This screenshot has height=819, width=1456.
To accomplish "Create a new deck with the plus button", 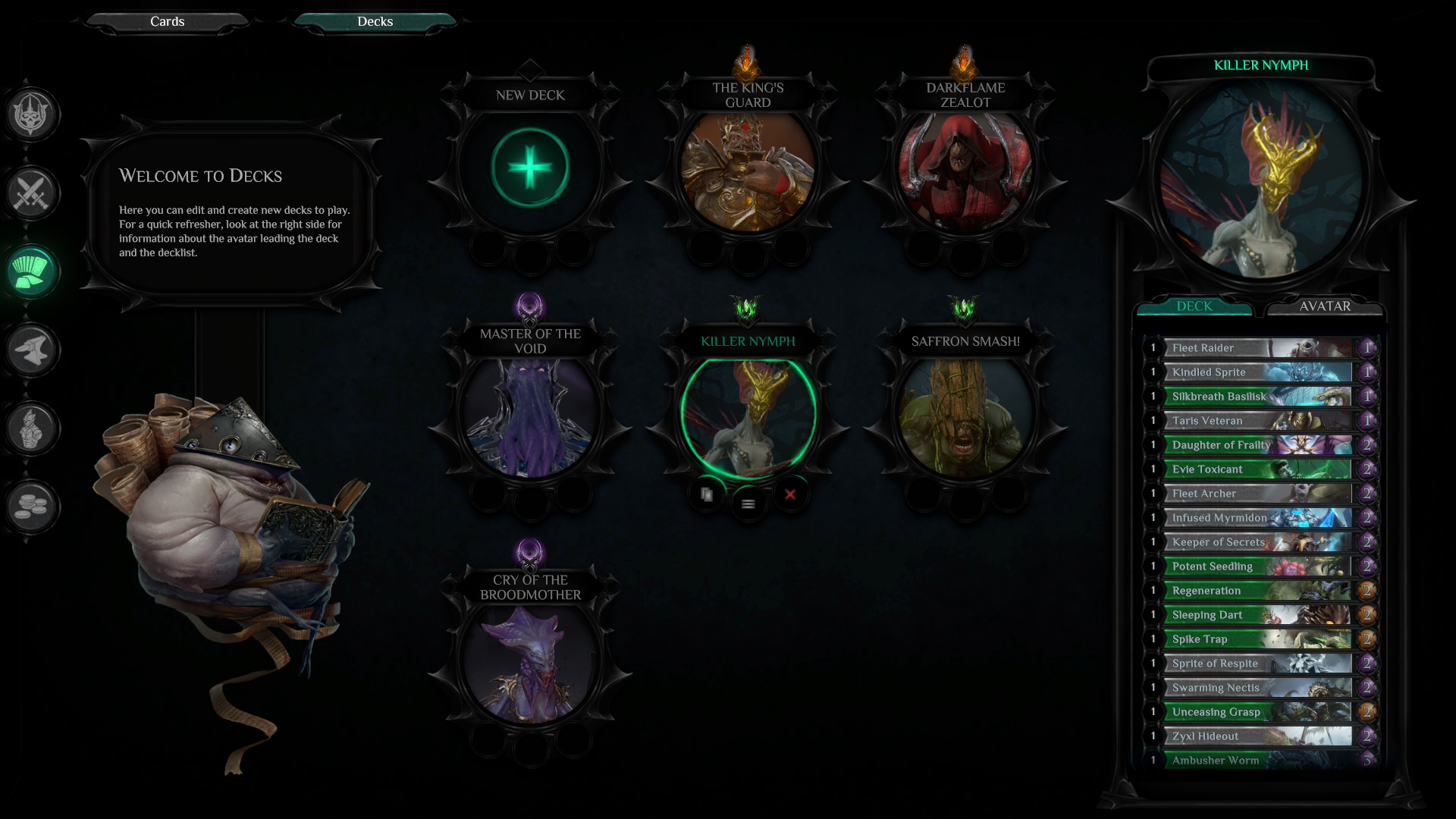I will pos(530,168).
